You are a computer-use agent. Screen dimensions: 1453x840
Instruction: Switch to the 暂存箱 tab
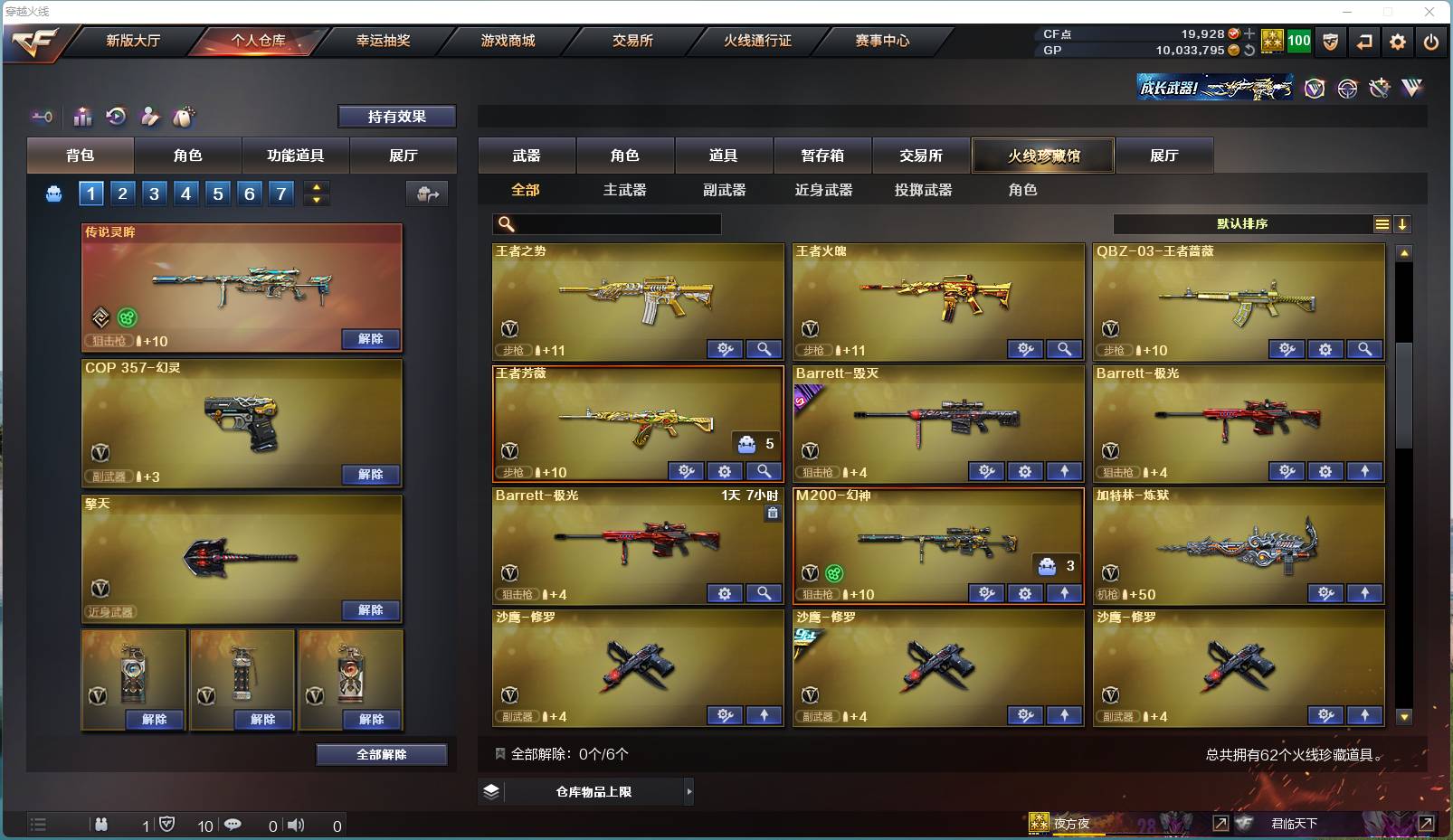[821, 156]
